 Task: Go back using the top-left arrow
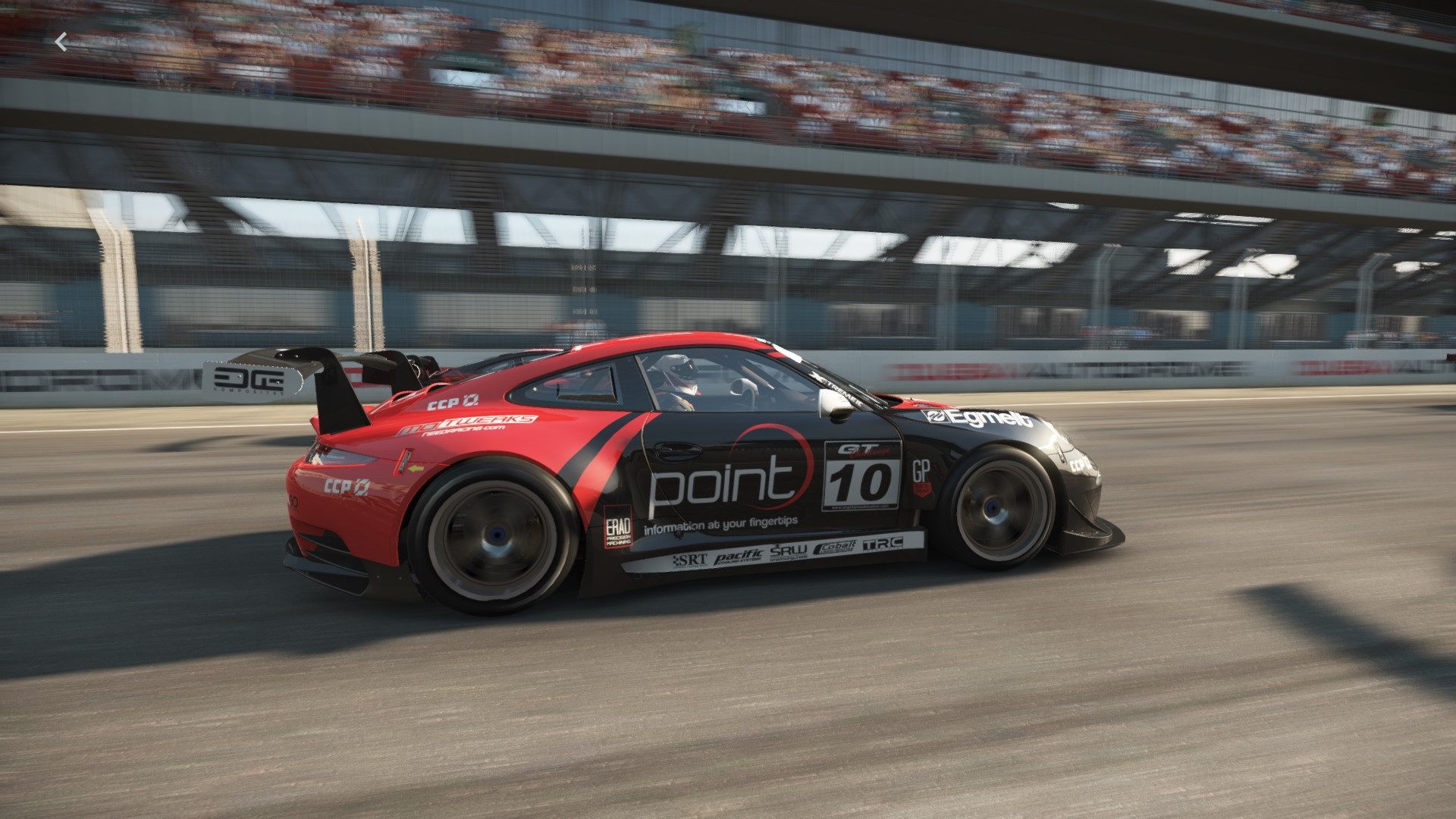point(61,42)
